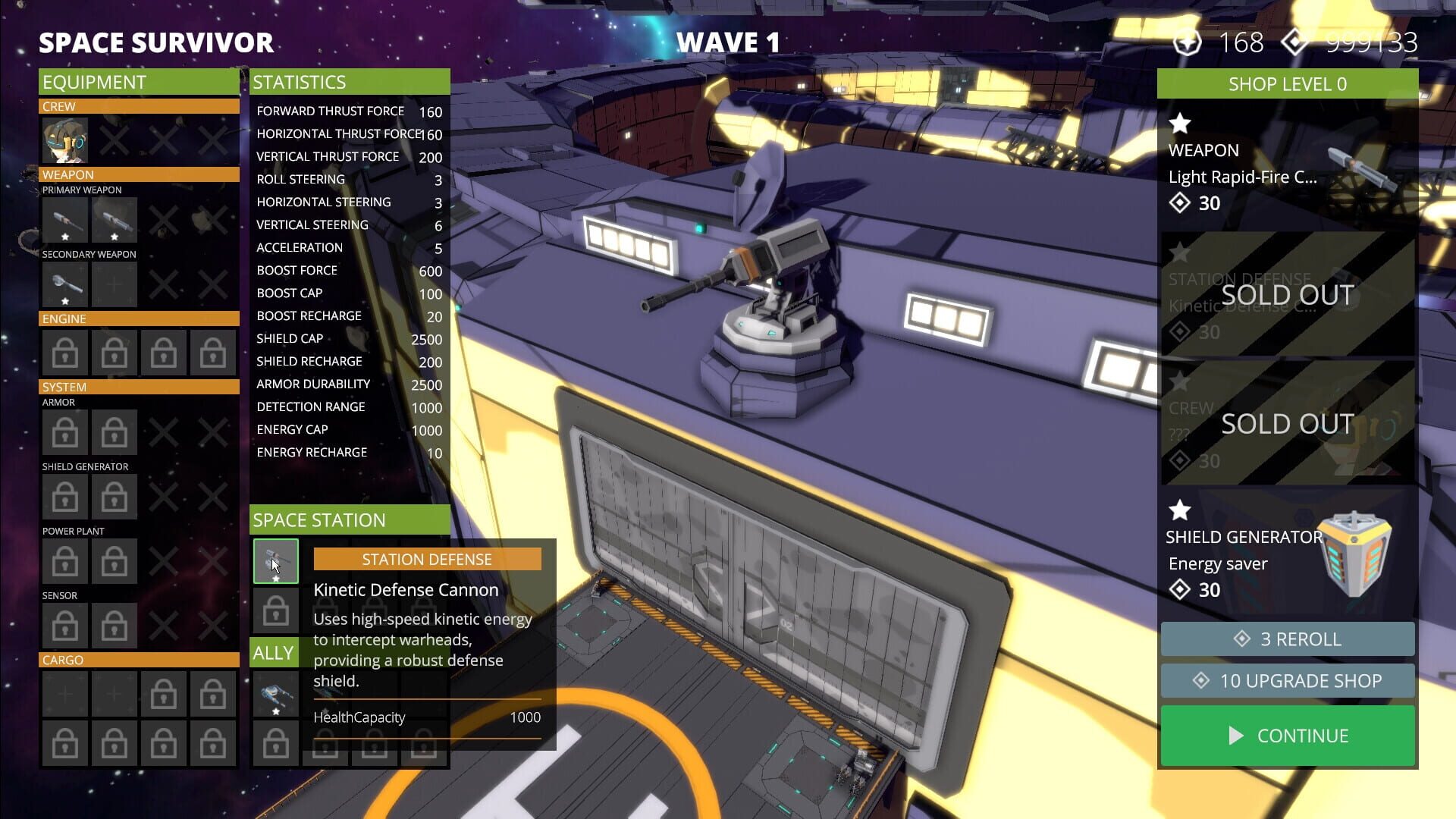Click the 3 REROLL button

[1286, 639]
